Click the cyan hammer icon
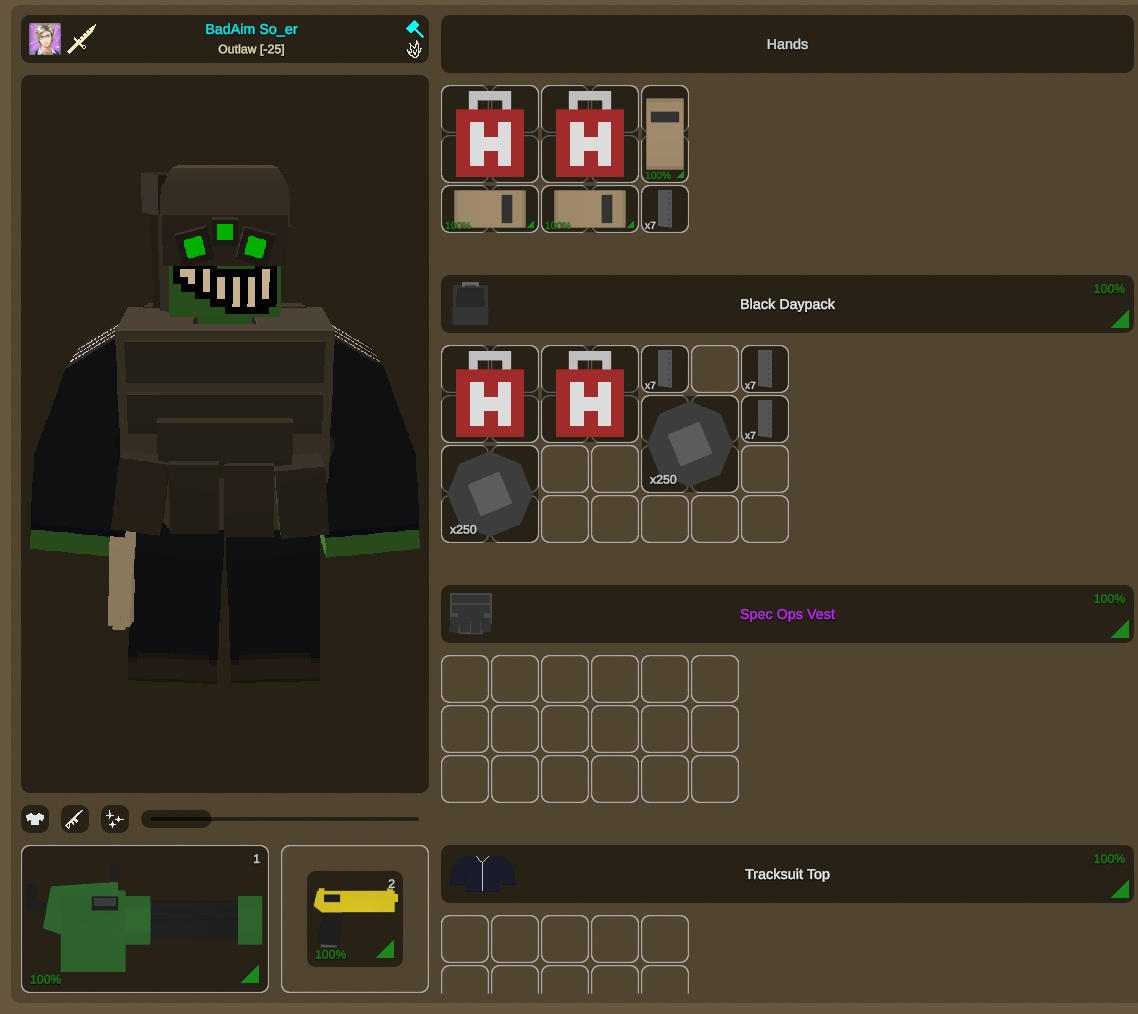 (x=414, y=28)
